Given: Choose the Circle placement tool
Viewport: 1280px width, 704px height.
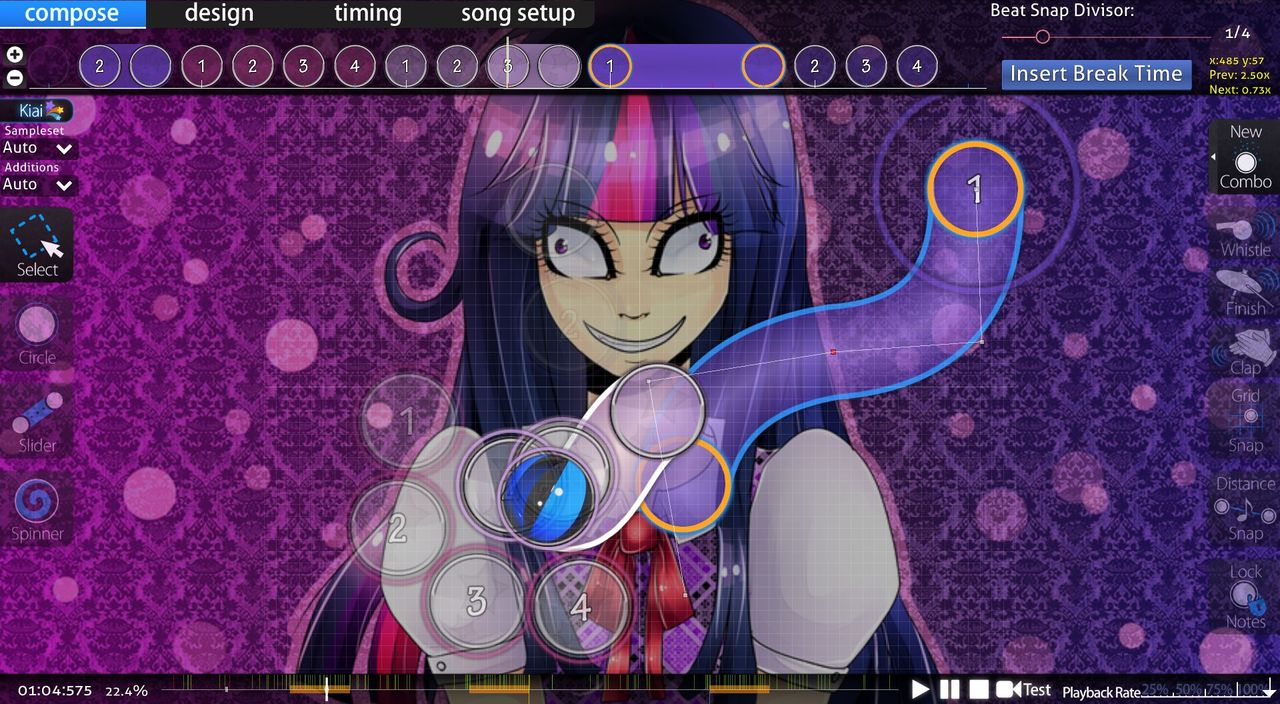Looking at the screenshot, I should (x=37, y=335).
